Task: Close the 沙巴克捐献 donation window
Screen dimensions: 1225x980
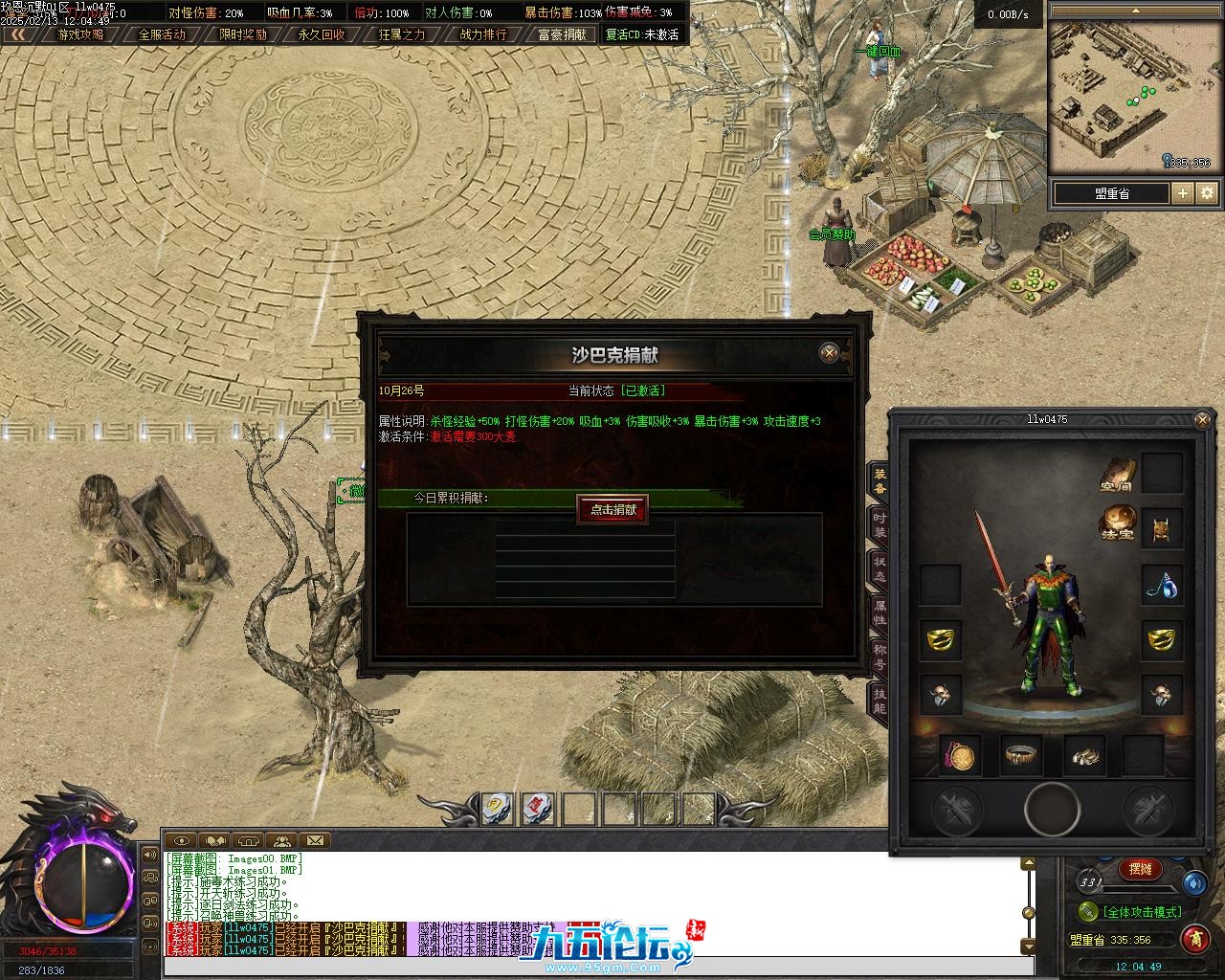Action: coord(830,353)
